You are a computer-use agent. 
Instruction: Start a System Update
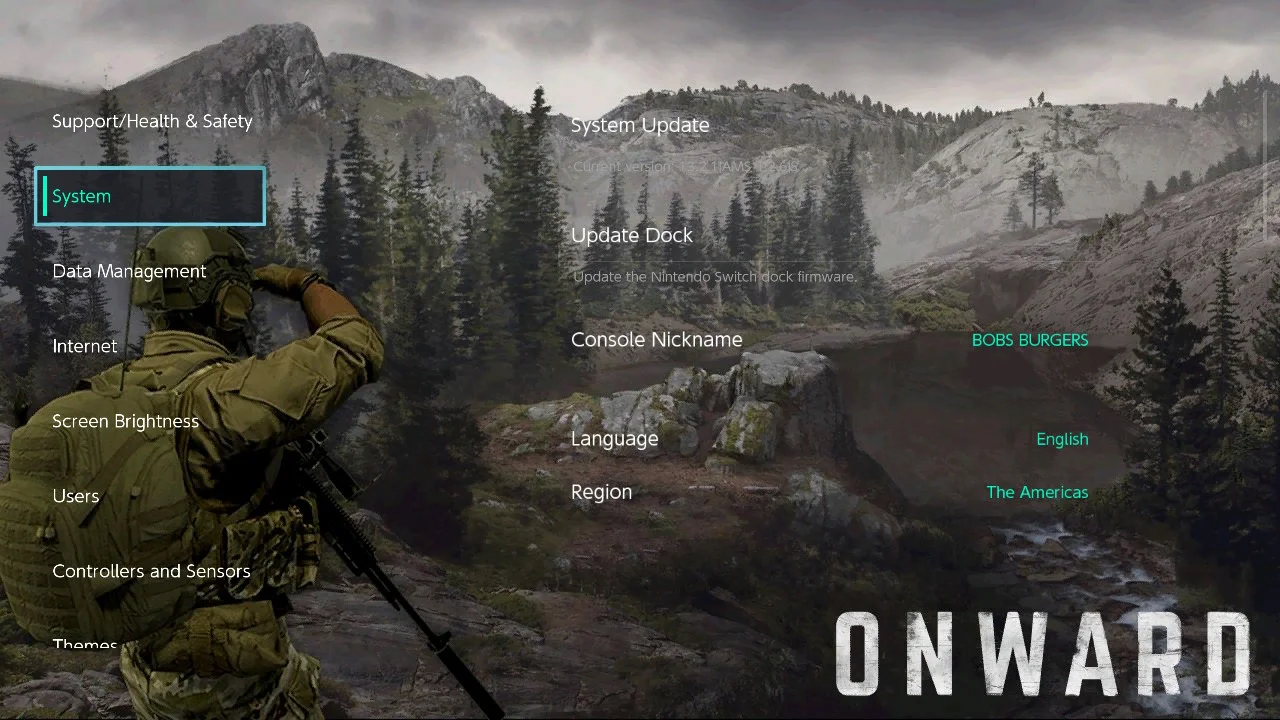[640, 125]
